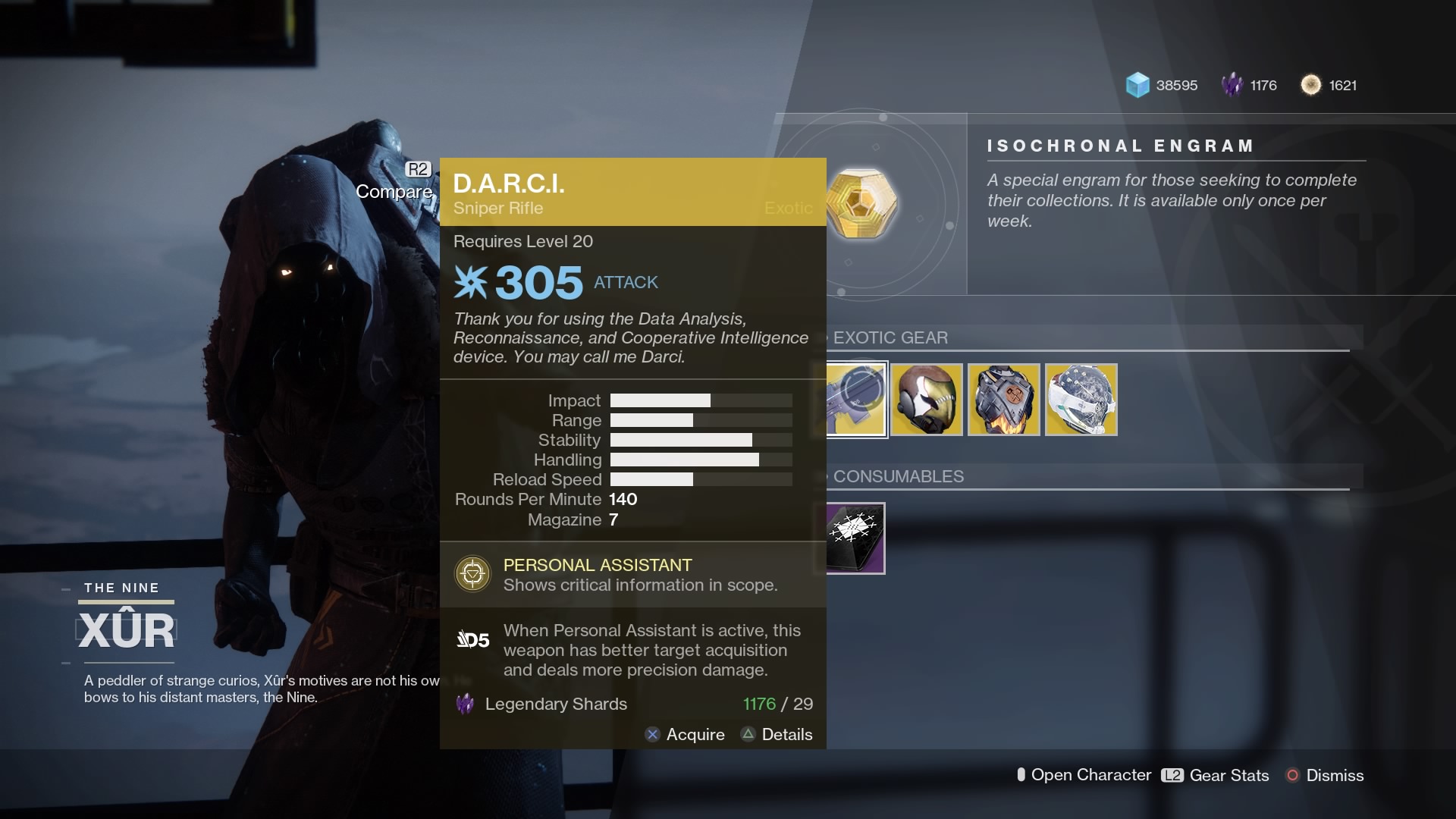The image size is (1456, 819).
Task: Click the Isochronal Engram icon
Action: tap(863, 203)
